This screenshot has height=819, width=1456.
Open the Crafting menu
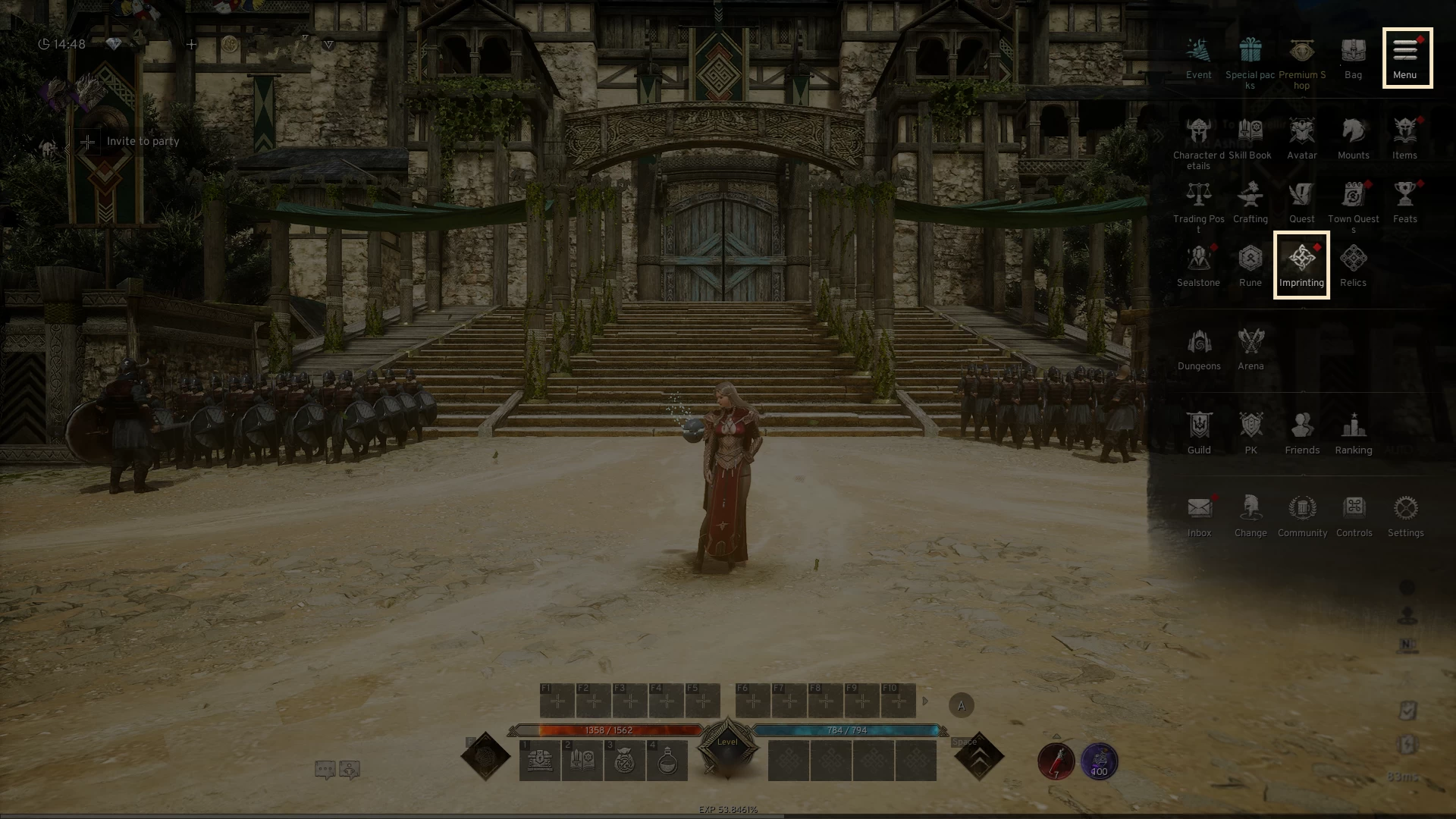1250,202
